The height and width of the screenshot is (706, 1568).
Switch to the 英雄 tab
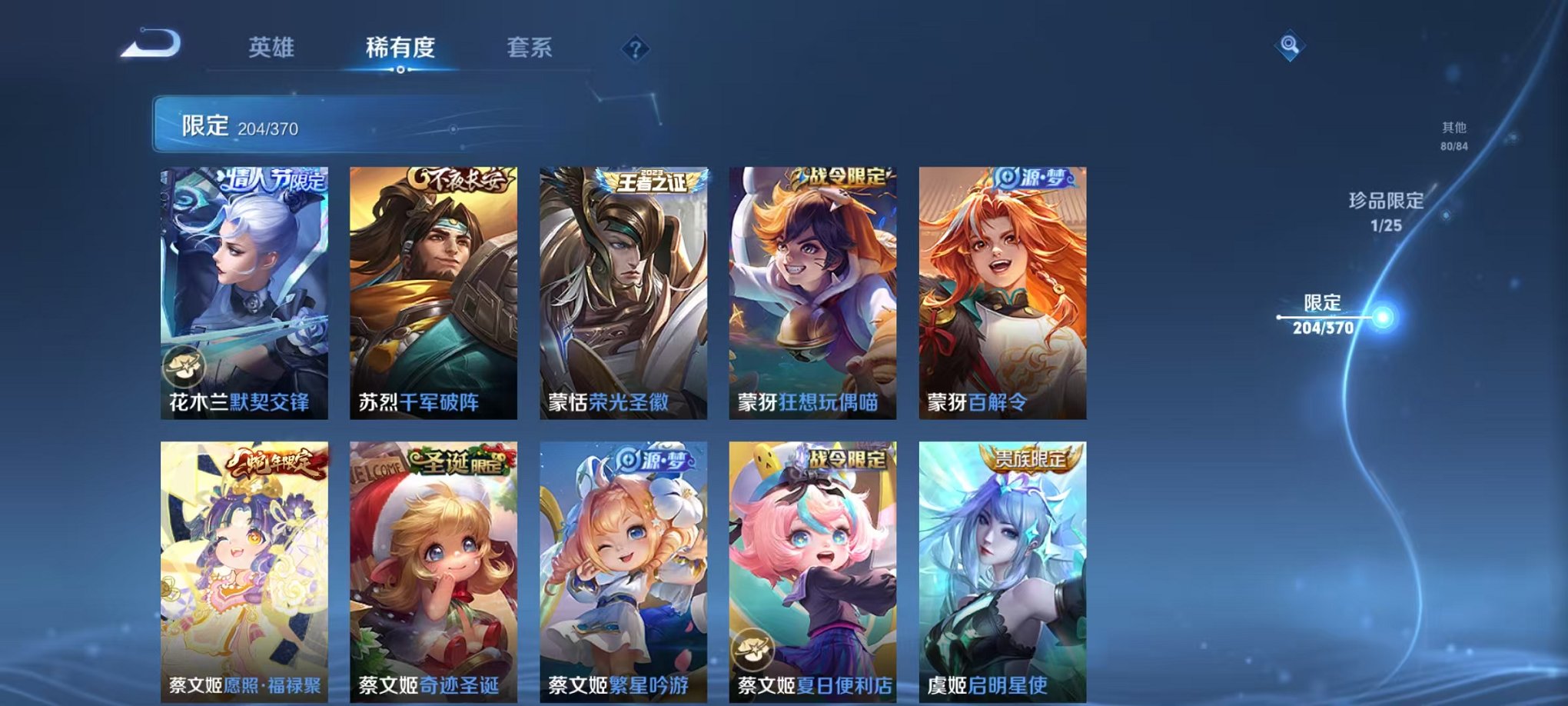pyautogui.click(x=273, y=46)
